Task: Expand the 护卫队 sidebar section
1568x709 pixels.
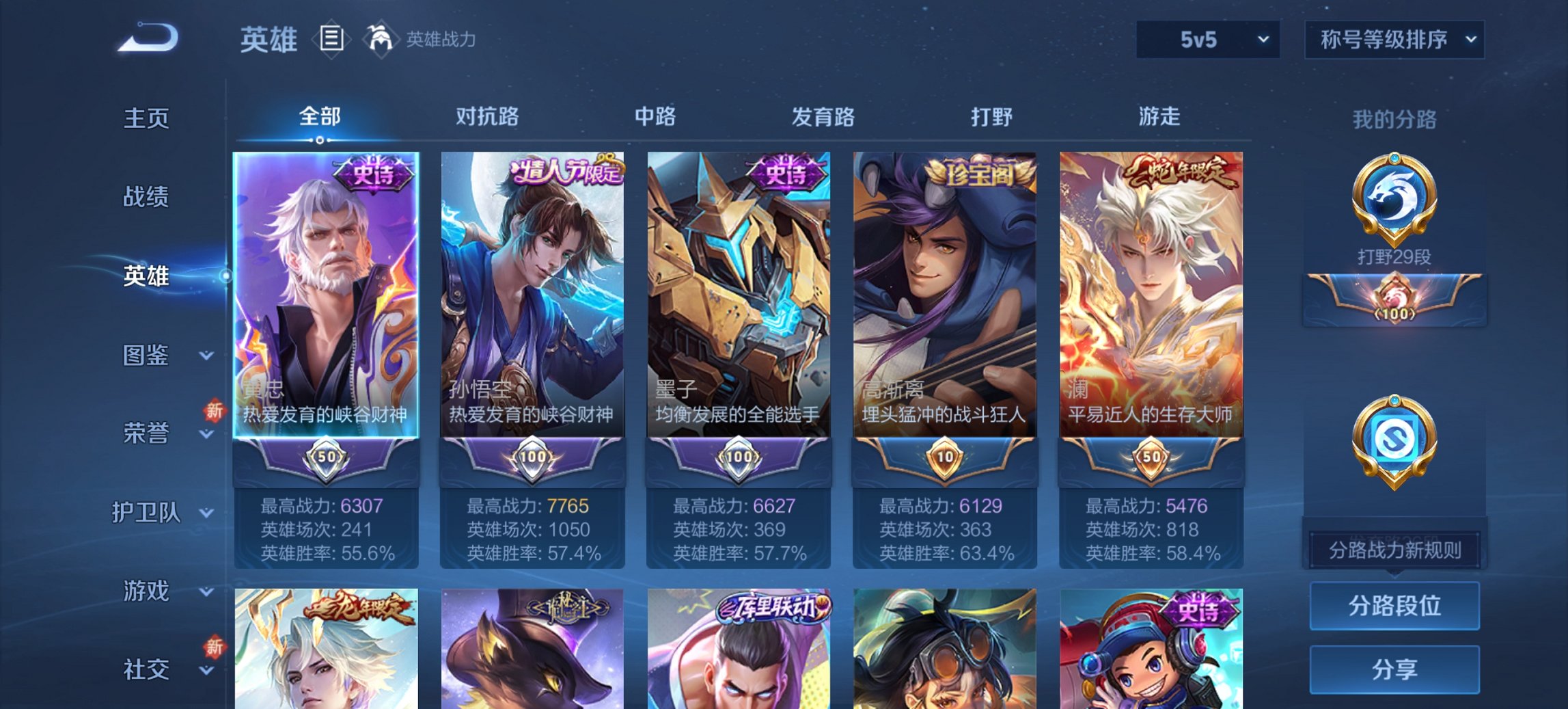Action: point(152,515)
